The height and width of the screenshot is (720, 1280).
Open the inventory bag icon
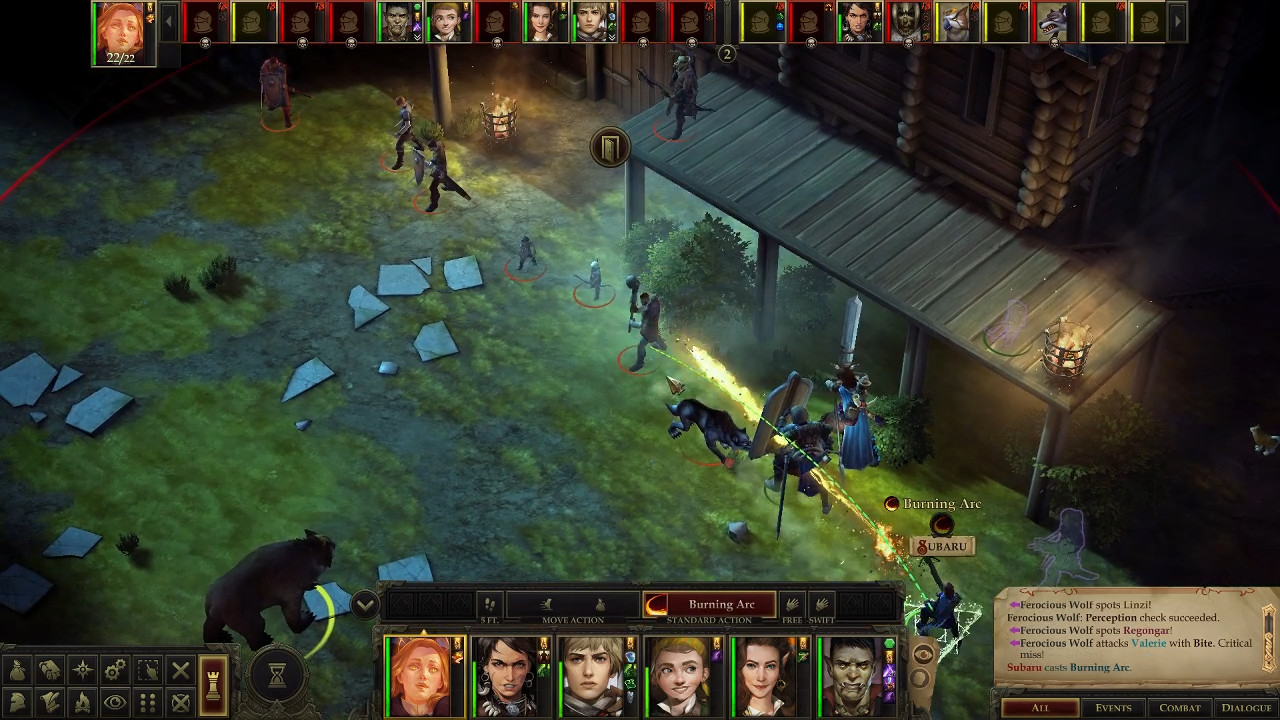18,670
